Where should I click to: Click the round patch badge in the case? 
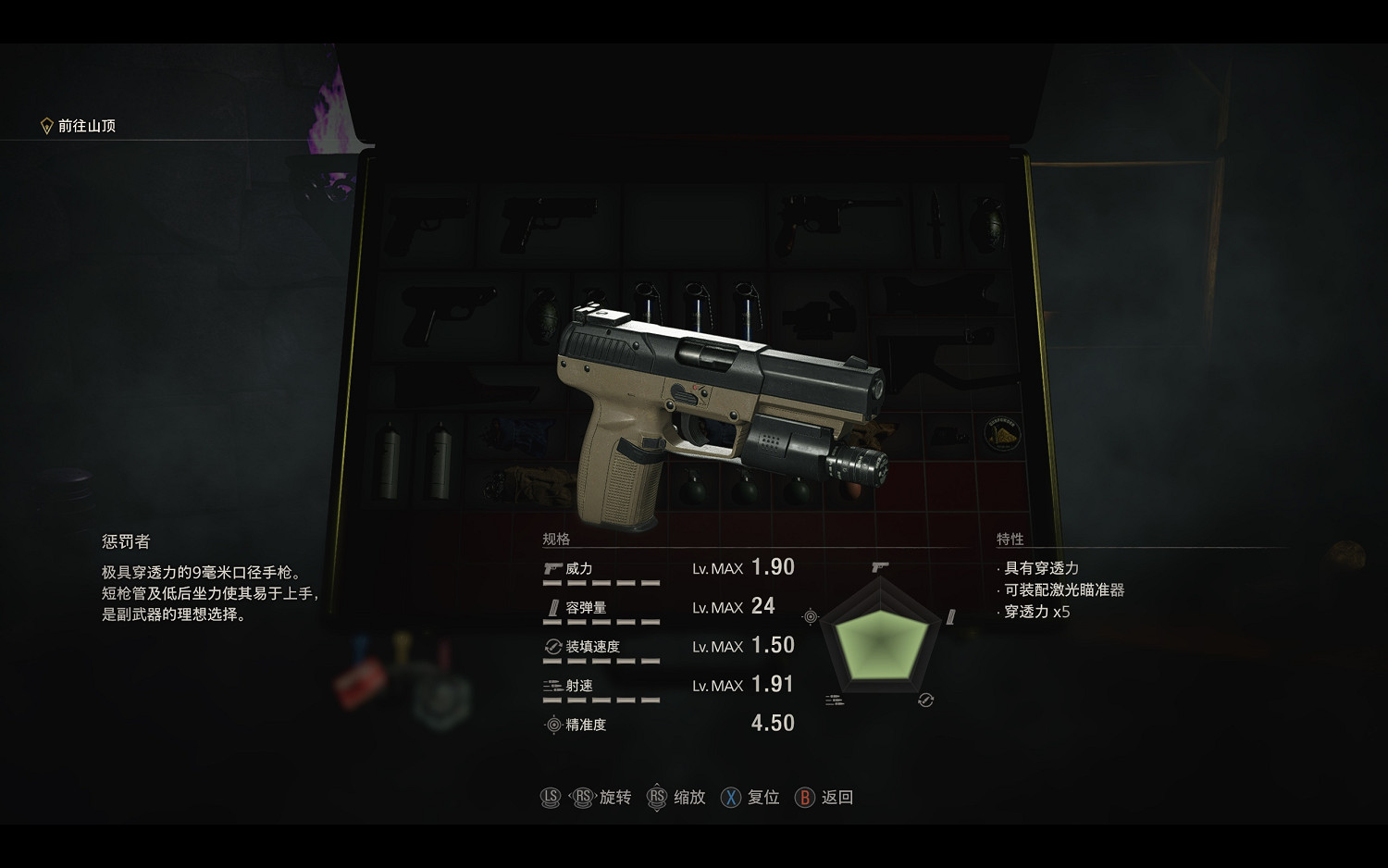[1002, 433]
